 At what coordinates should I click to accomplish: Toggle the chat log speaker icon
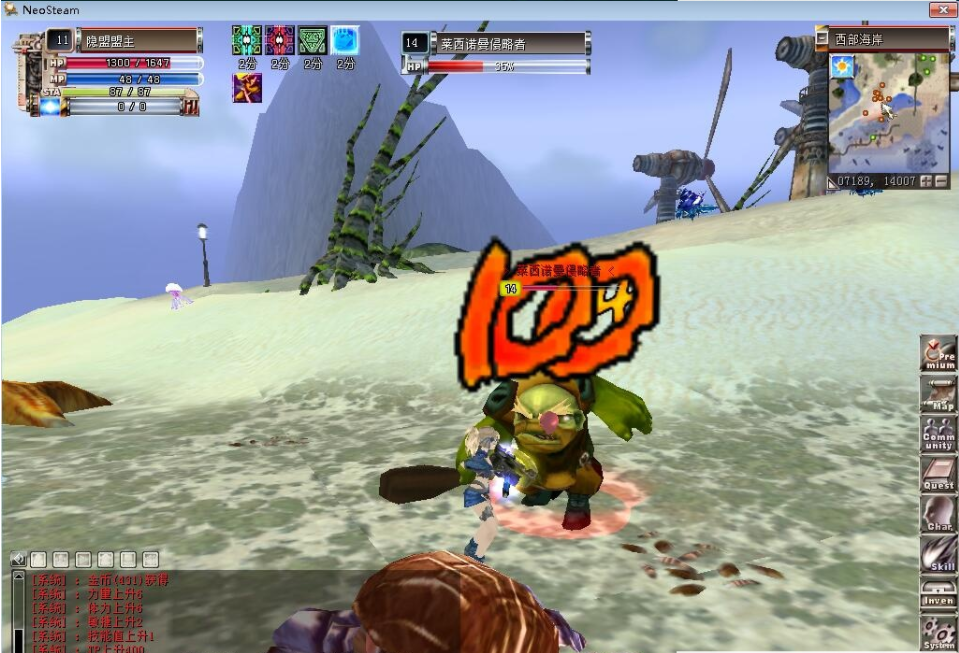click(x=18, y=559)
